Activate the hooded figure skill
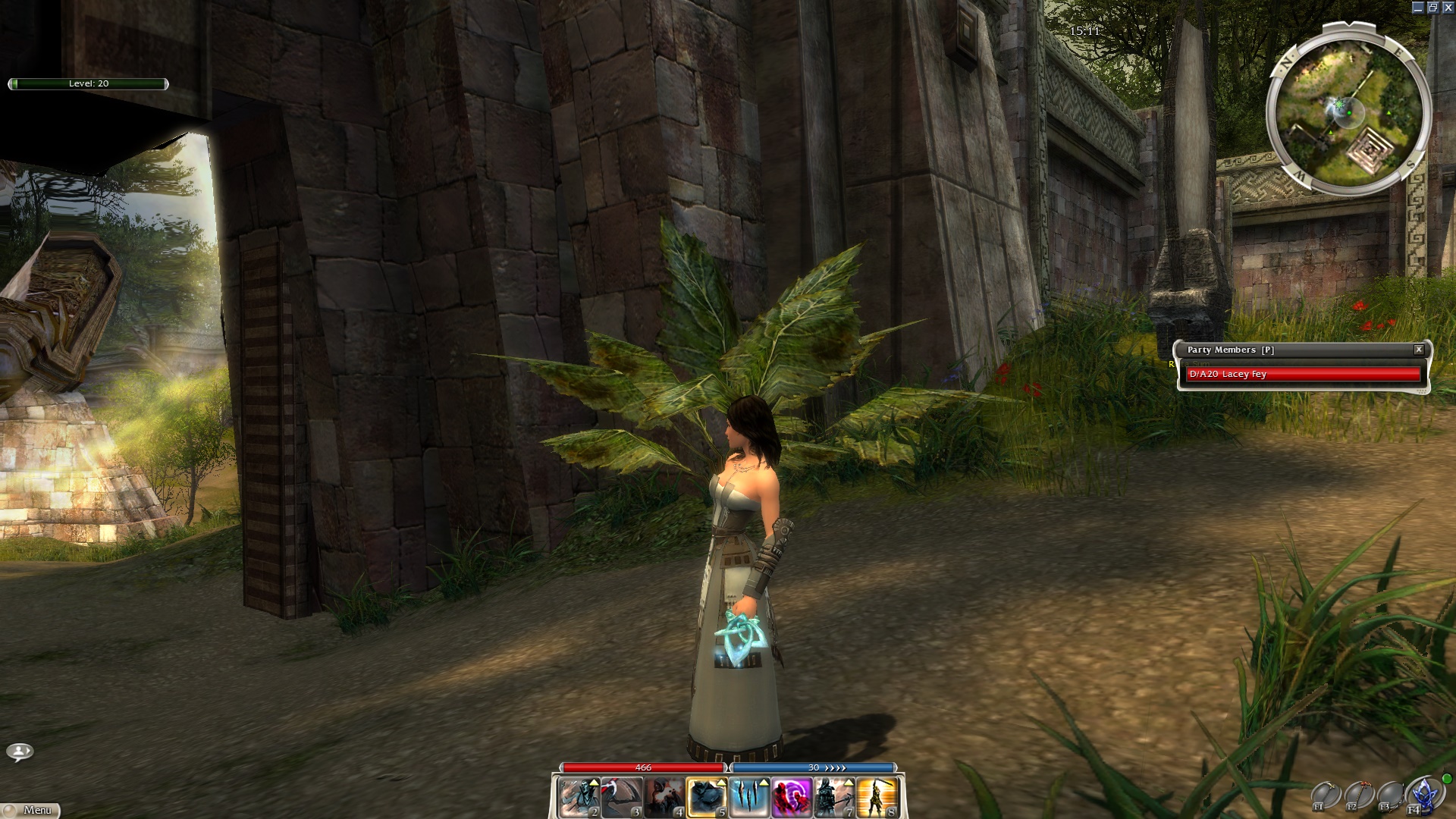The image size is (1456, 819). coord(664,799)
